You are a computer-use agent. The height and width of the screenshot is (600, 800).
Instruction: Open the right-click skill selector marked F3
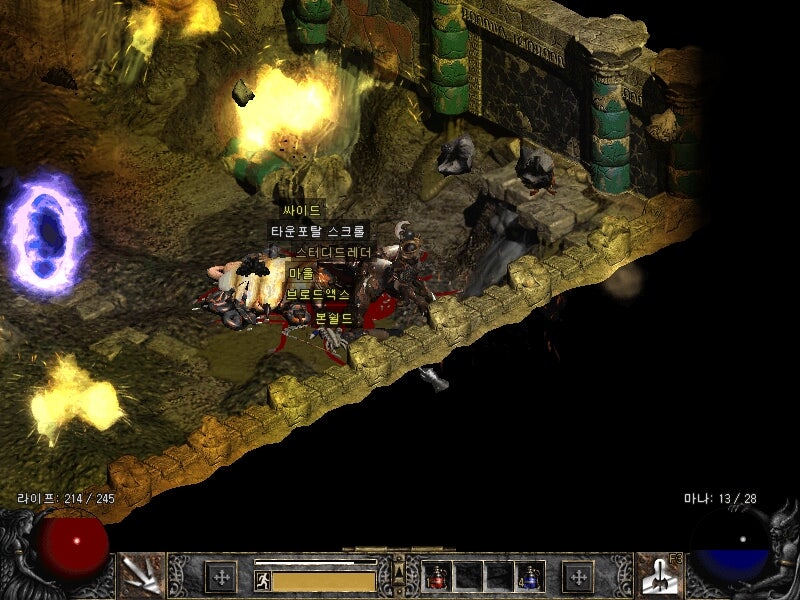(657, 574)
